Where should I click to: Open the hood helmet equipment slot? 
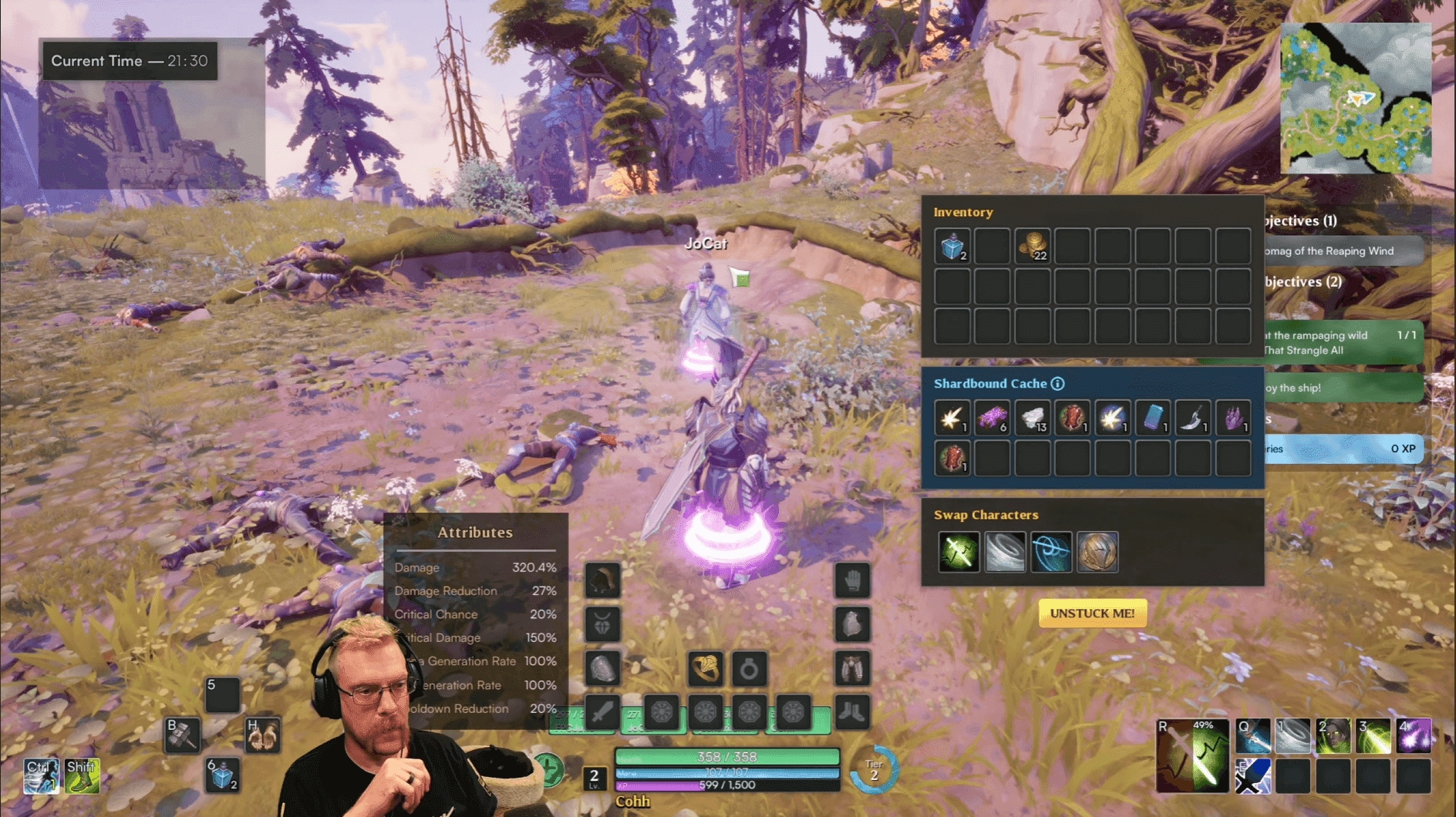602,580
